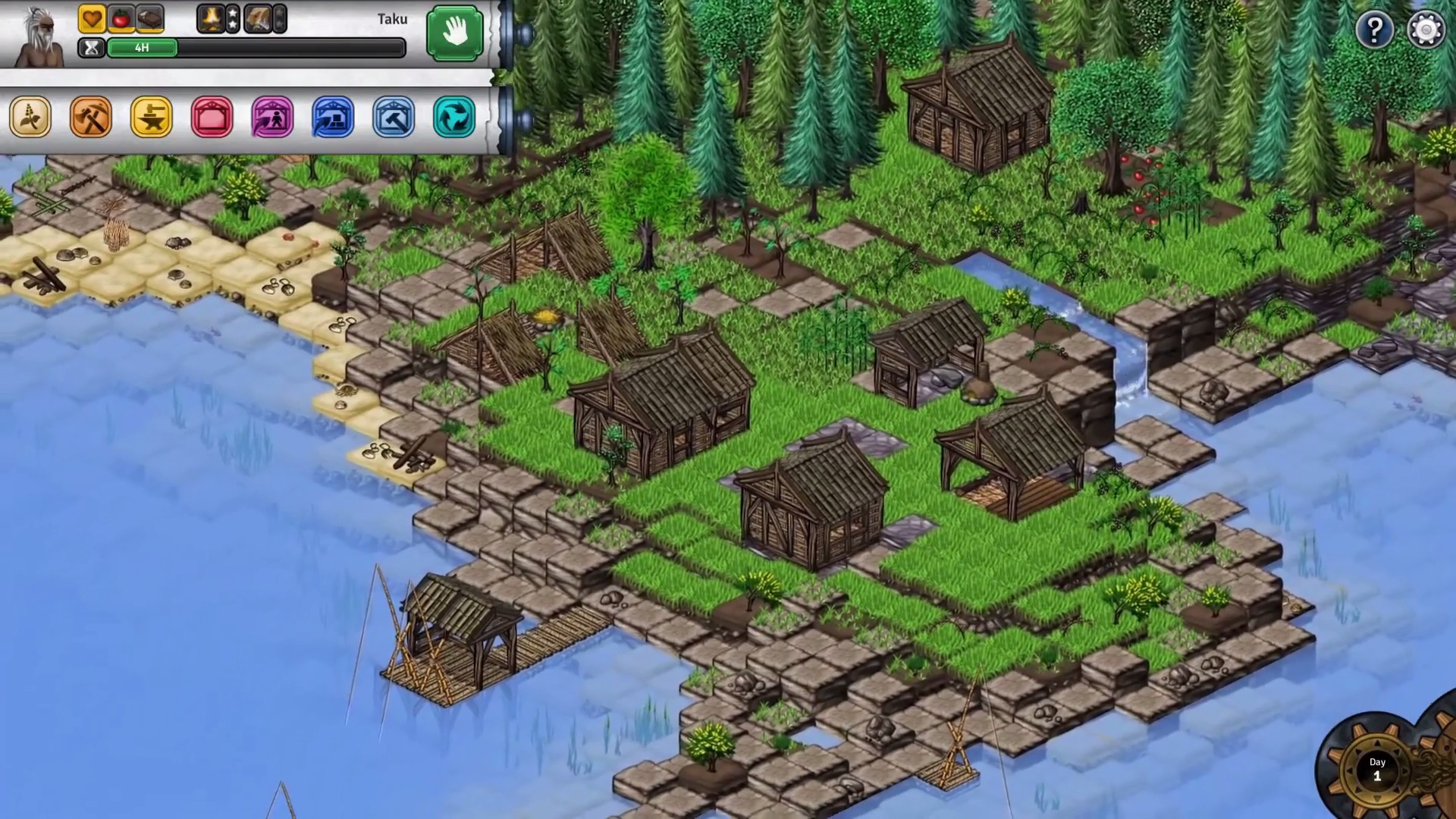Open the settings gear
The height and width of the screenshot is (819, 1456).
coord(1426,29)
